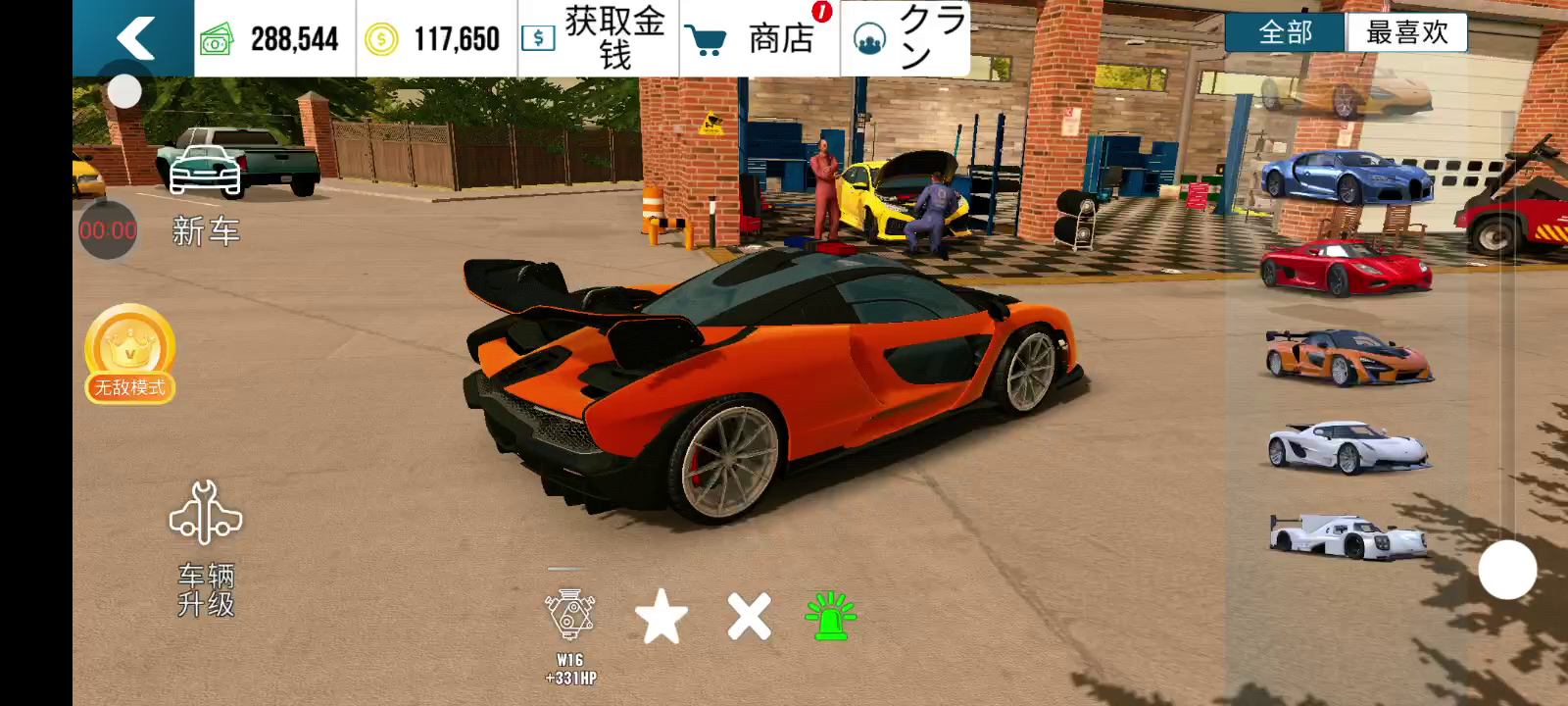Tap the 00:00 recording timer button

point(108,230)
